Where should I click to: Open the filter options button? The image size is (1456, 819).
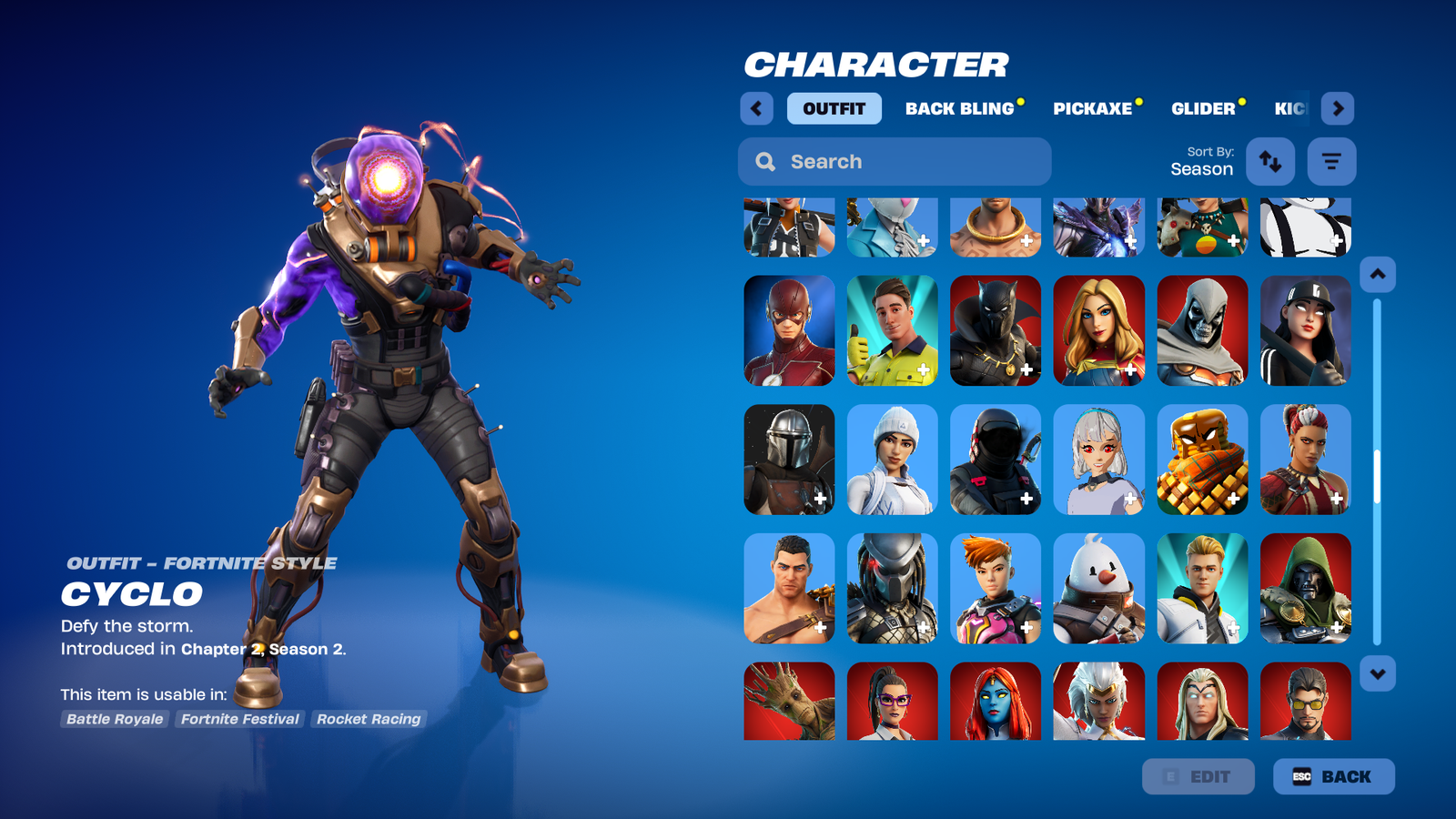pyautogui.click(x=1331, y=162)
